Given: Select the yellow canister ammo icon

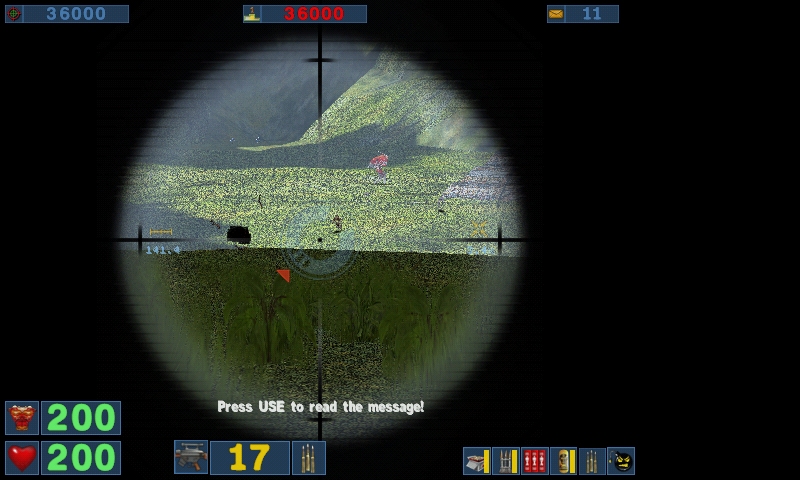Looking at the screenshot, I should pyautogui.click(x=563, y=461).
